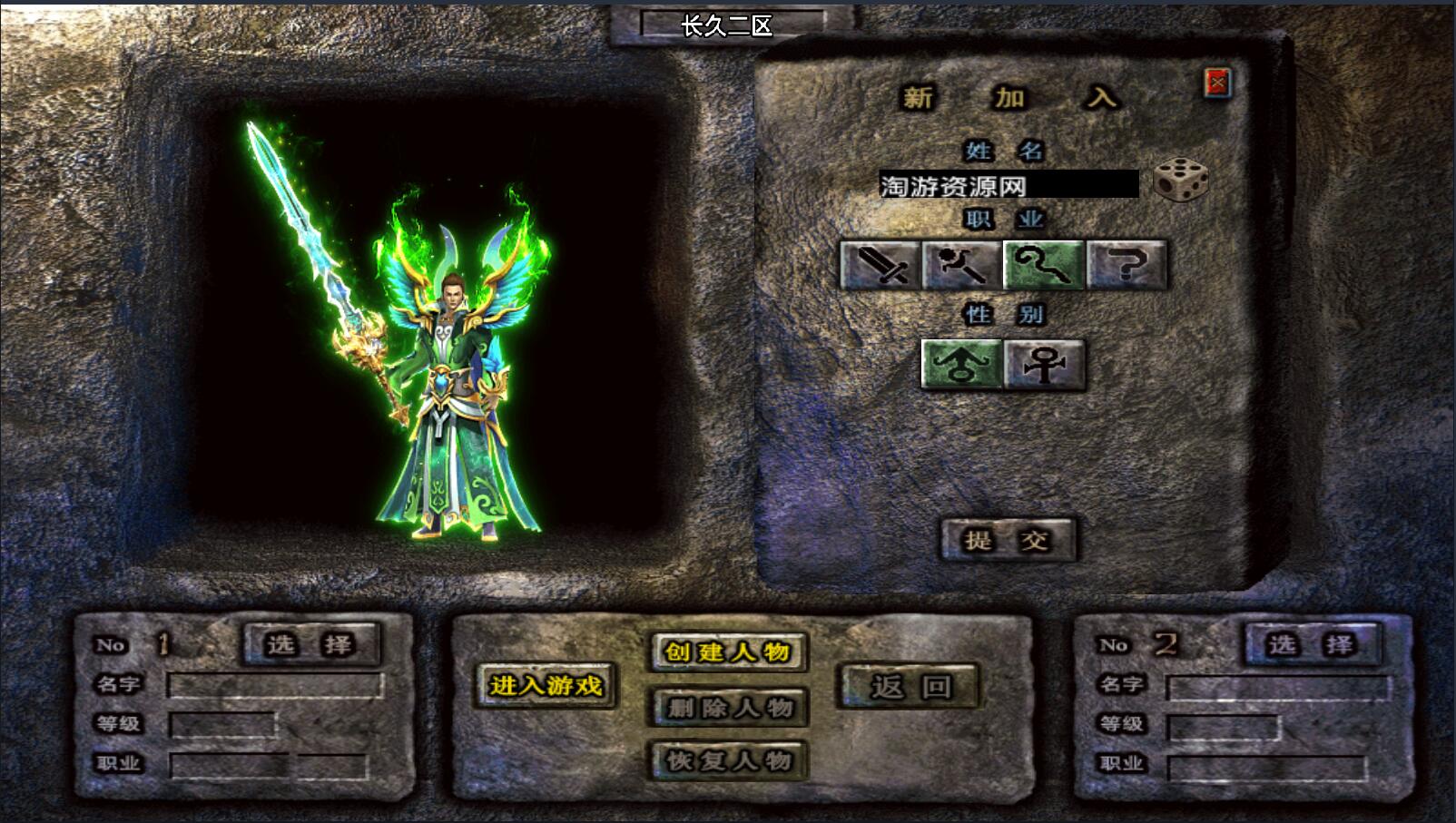Select the mage class icon
This screenshot has height=823, width=1456.
pyautogui.click(x=961, y=265)
